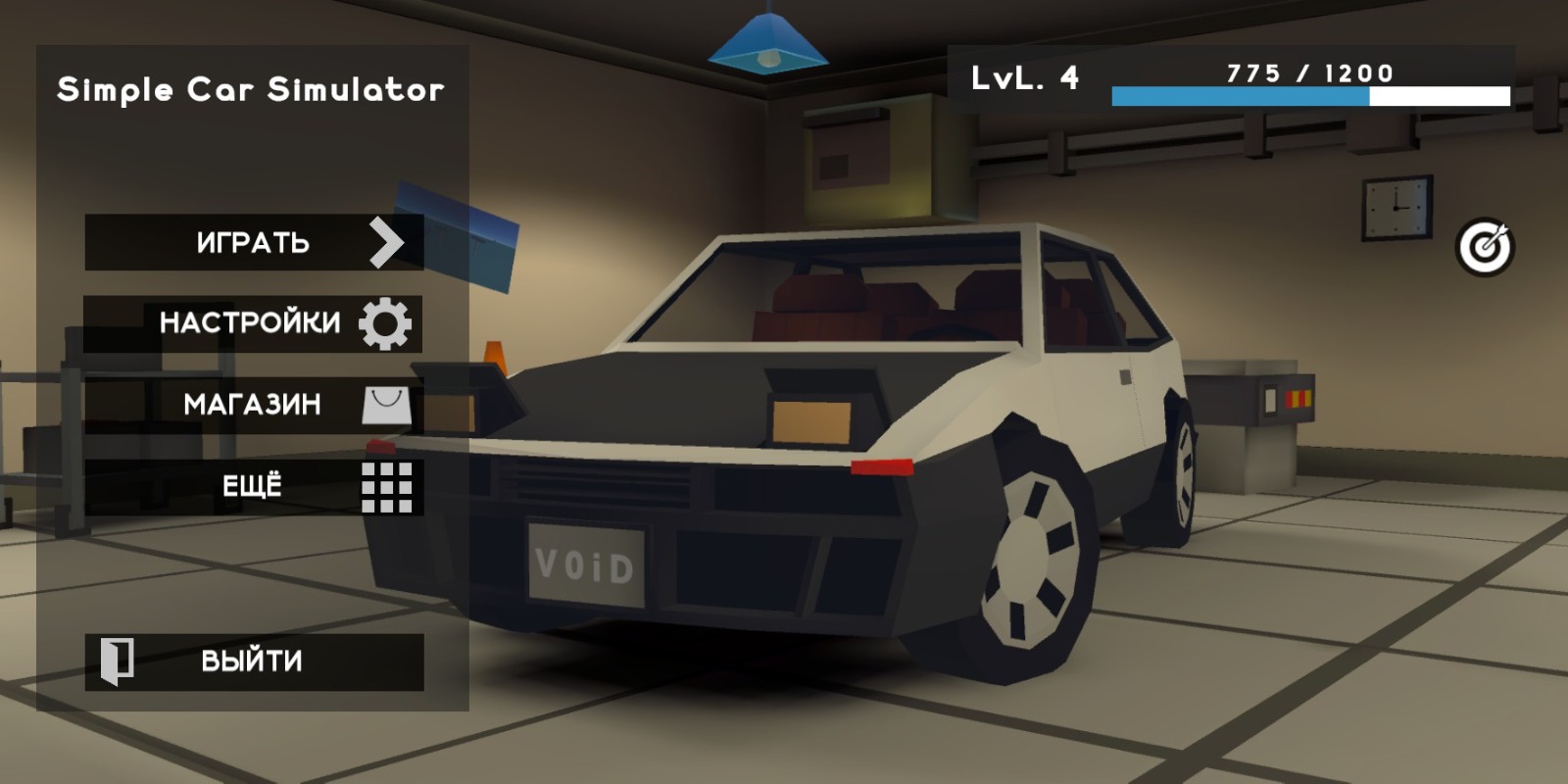Open the daily missions target icon
The width and height of the screenshot is (1568, 784).
(1488, 248)
